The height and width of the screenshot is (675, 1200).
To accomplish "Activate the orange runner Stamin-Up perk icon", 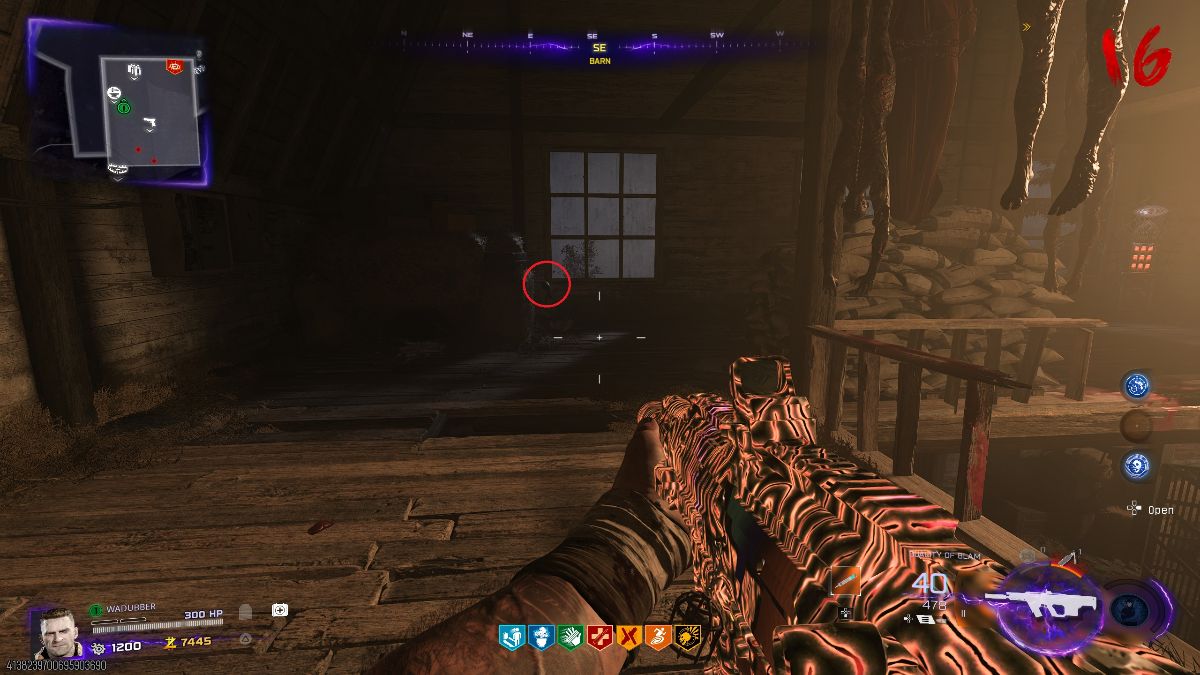I will [656, 636].
